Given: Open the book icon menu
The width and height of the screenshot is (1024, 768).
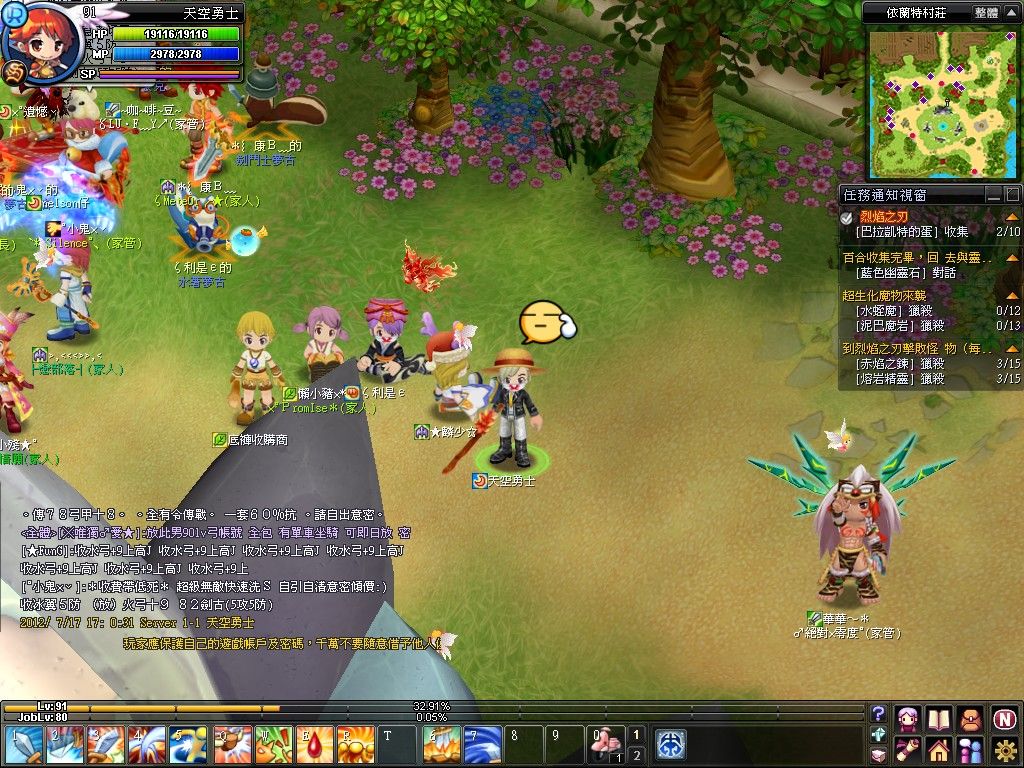Looking at the screenshot, I should coord(938,718).
